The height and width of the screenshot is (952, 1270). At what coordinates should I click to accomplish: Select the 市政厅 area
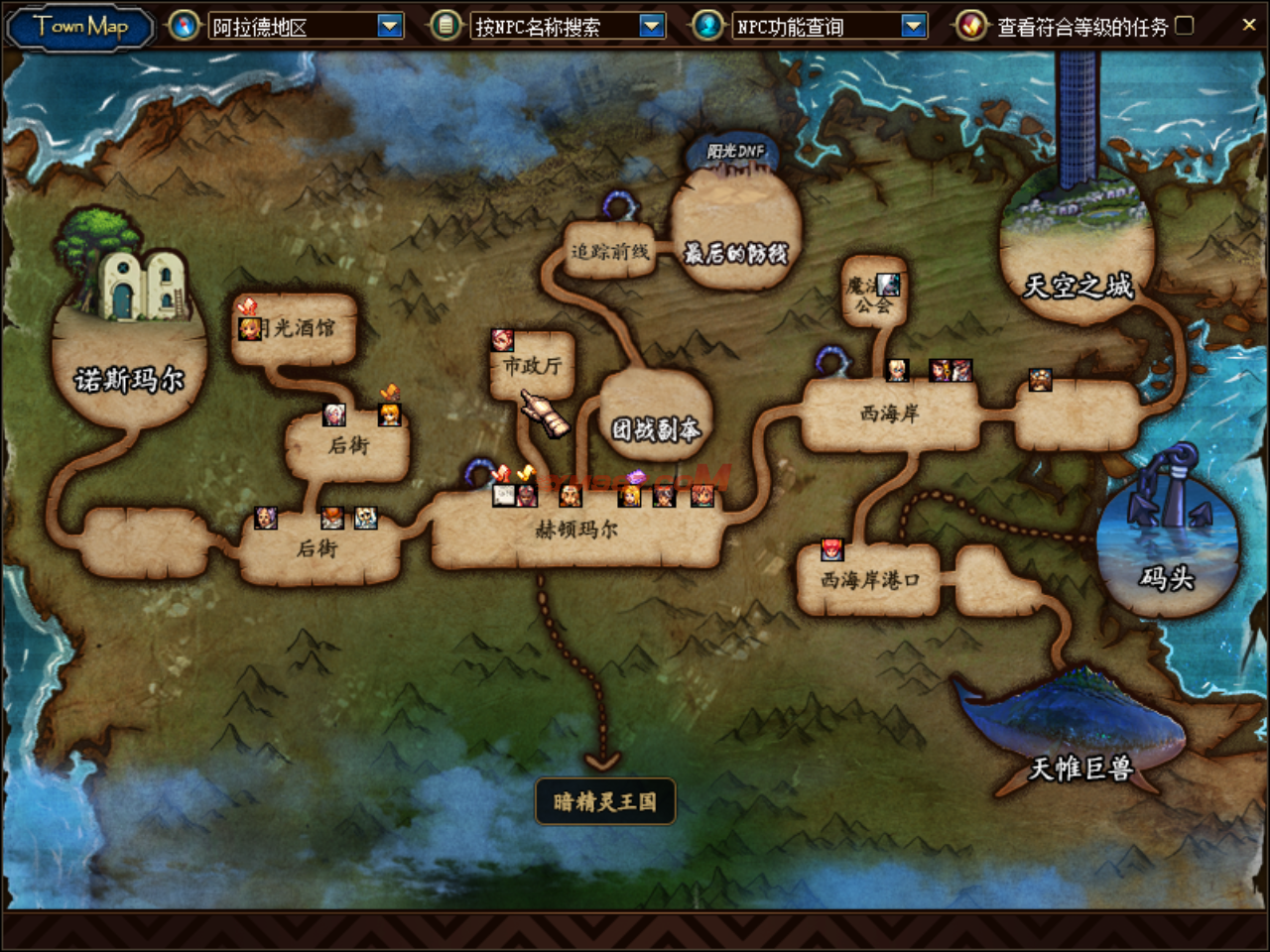tap(533, 366)
